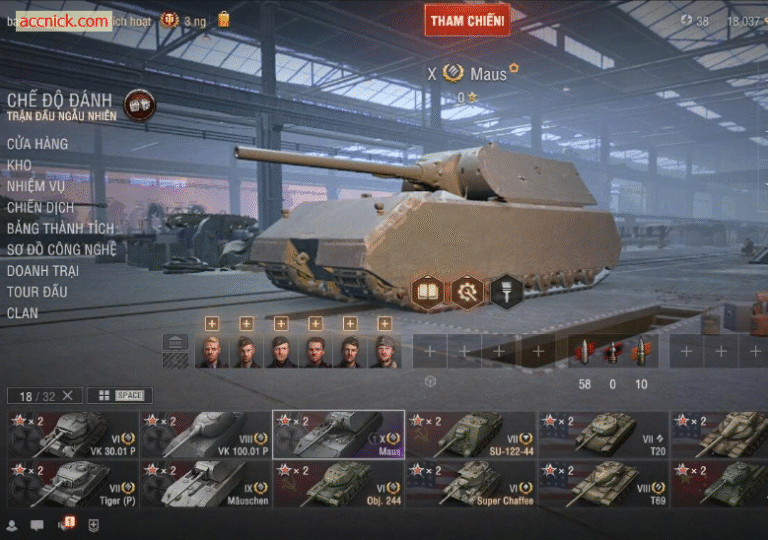Click the red THAM CHIẾN! battle button
The height and width of the screenshot is (540, 768).
click(x=467, y=19)
